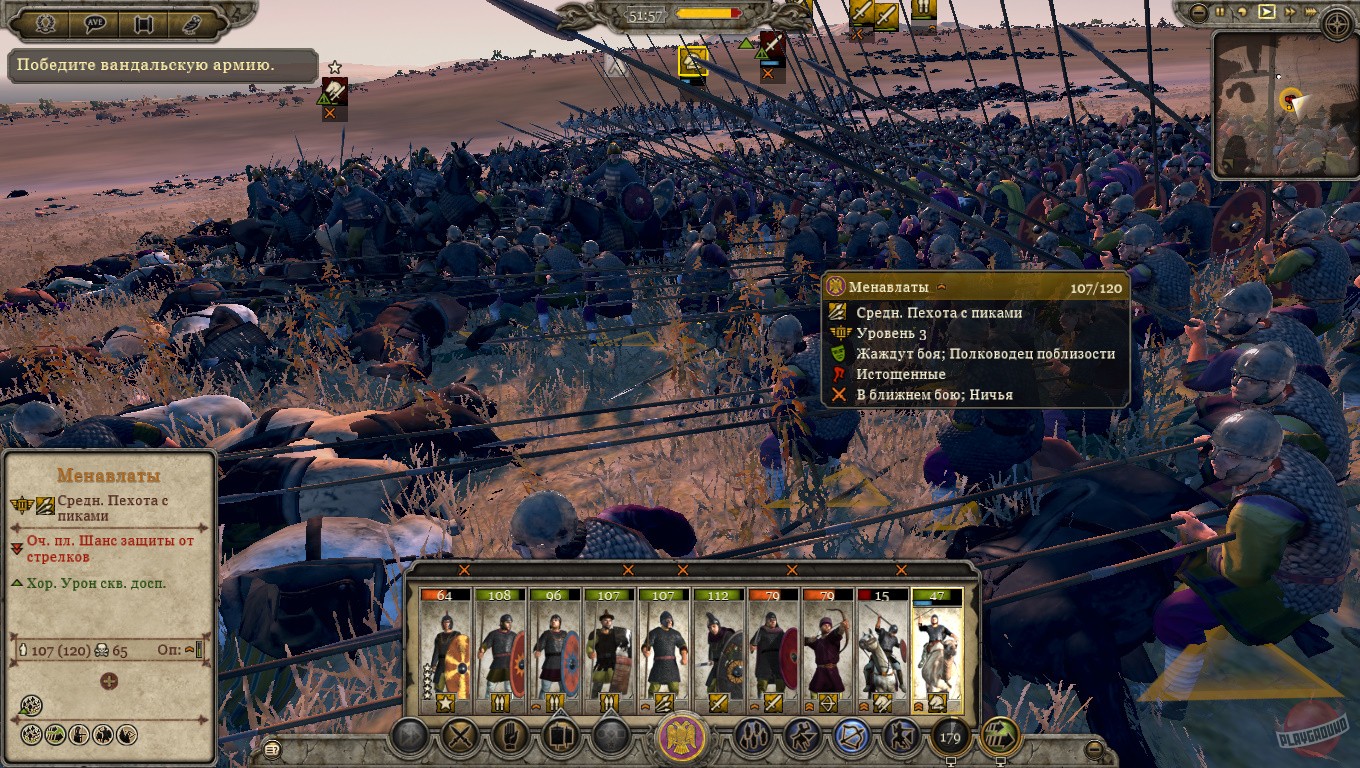Click the green arrows button beside 179
The width and height of the screenshot is (1360, 768).
click(x=1000, y=737)
